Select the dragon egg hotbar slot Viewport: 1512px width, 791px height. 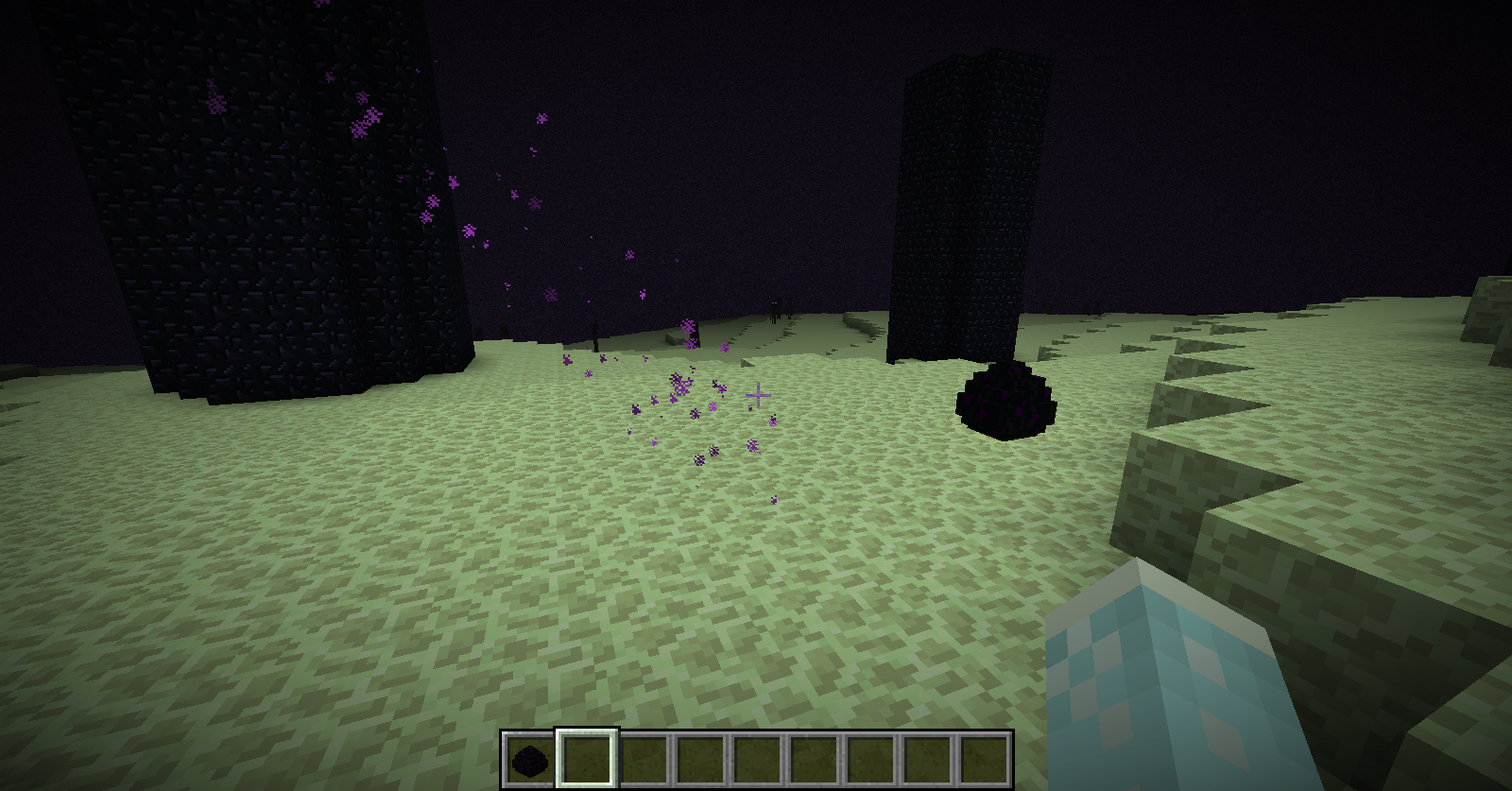pyautogui.click(x=530, y=759)
